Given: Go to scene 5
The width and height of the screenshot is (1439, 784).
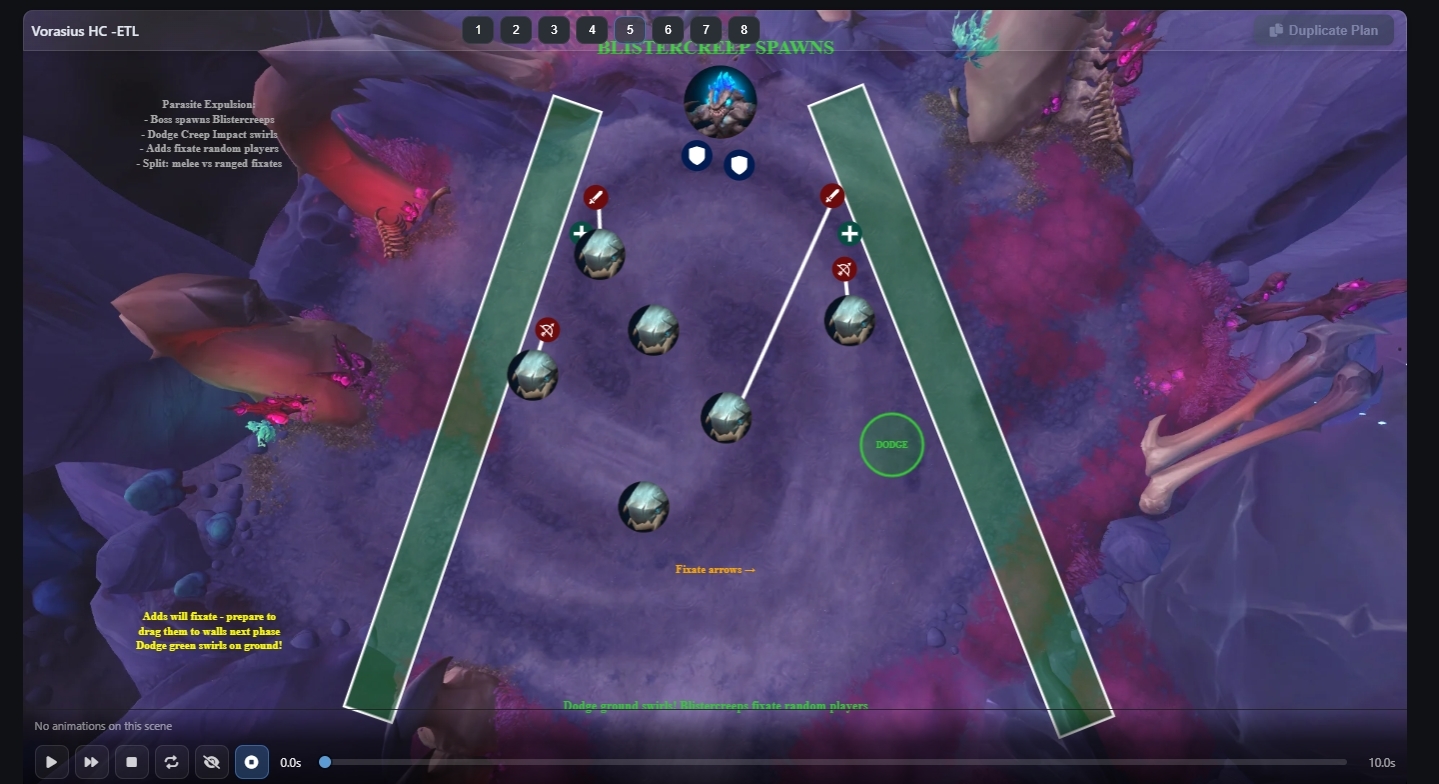Looking at the screenshot, I should 630,30.
